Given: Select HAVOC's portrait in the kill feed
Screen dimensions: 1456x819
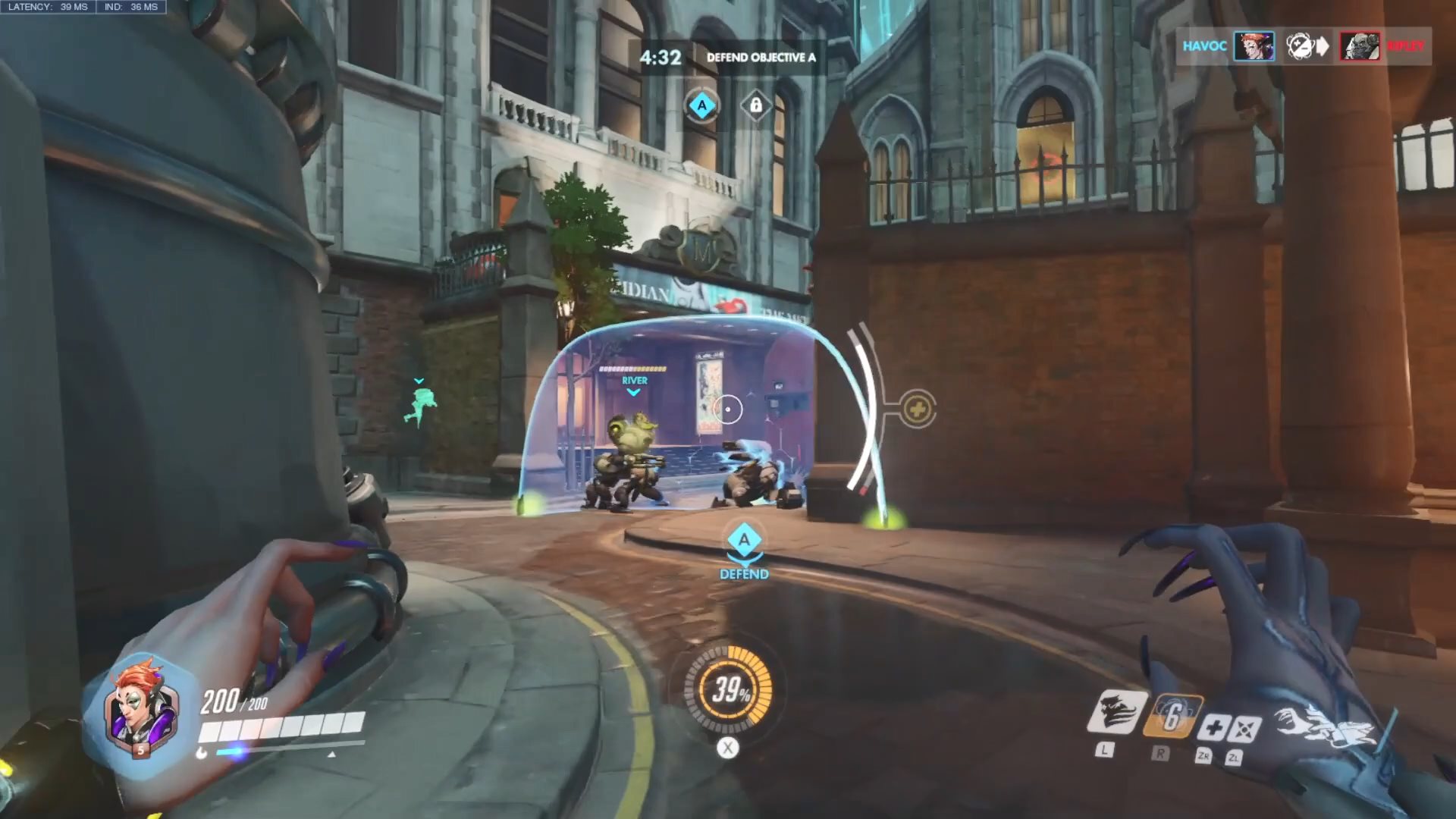Looking at the screenshot, I should click(x=1253, y=46).
